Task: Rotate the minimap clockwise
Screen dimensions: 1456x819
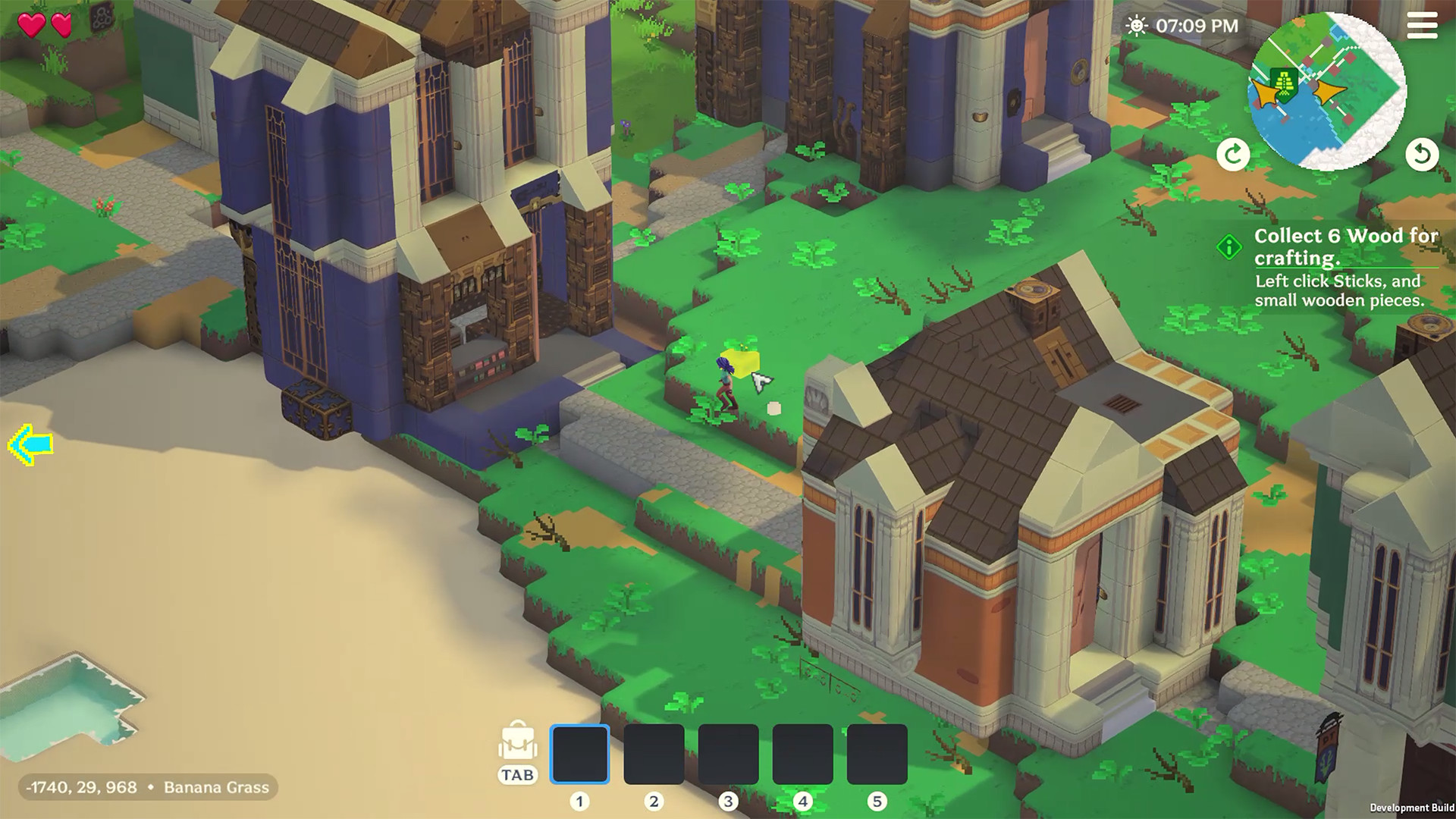Action: pos(1232,154)
